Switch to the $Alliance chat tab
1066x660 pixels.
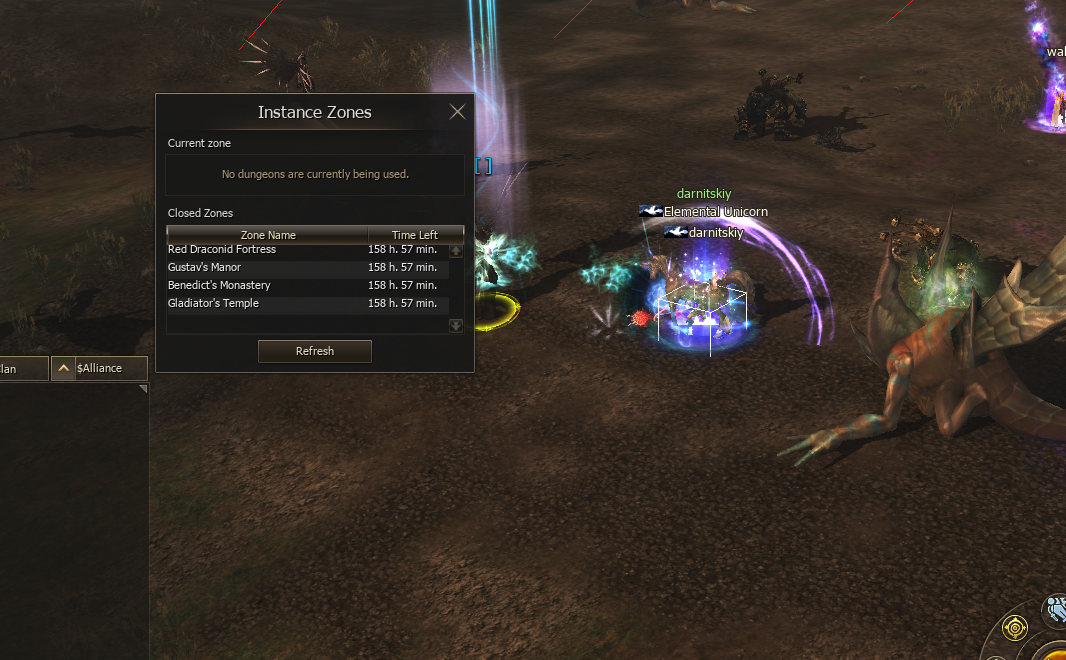(x=109, y=368)
